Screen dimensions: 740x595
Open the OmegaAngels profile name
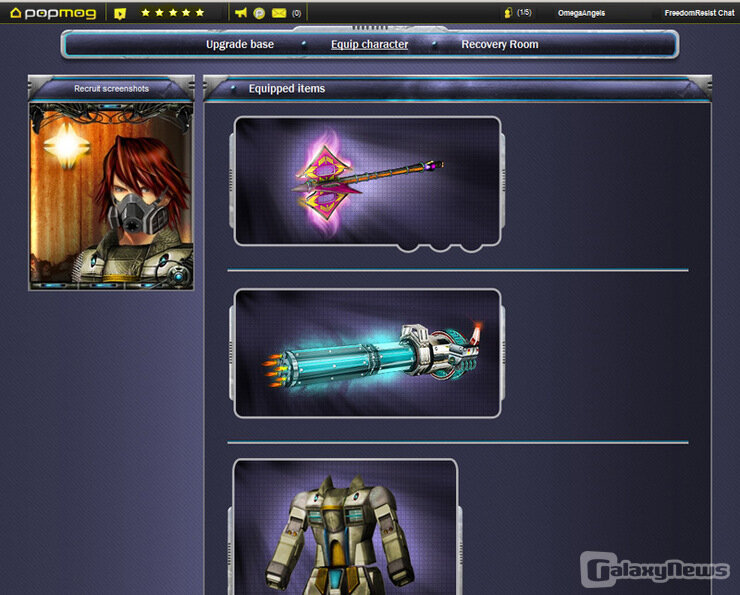tap(581, 13)
